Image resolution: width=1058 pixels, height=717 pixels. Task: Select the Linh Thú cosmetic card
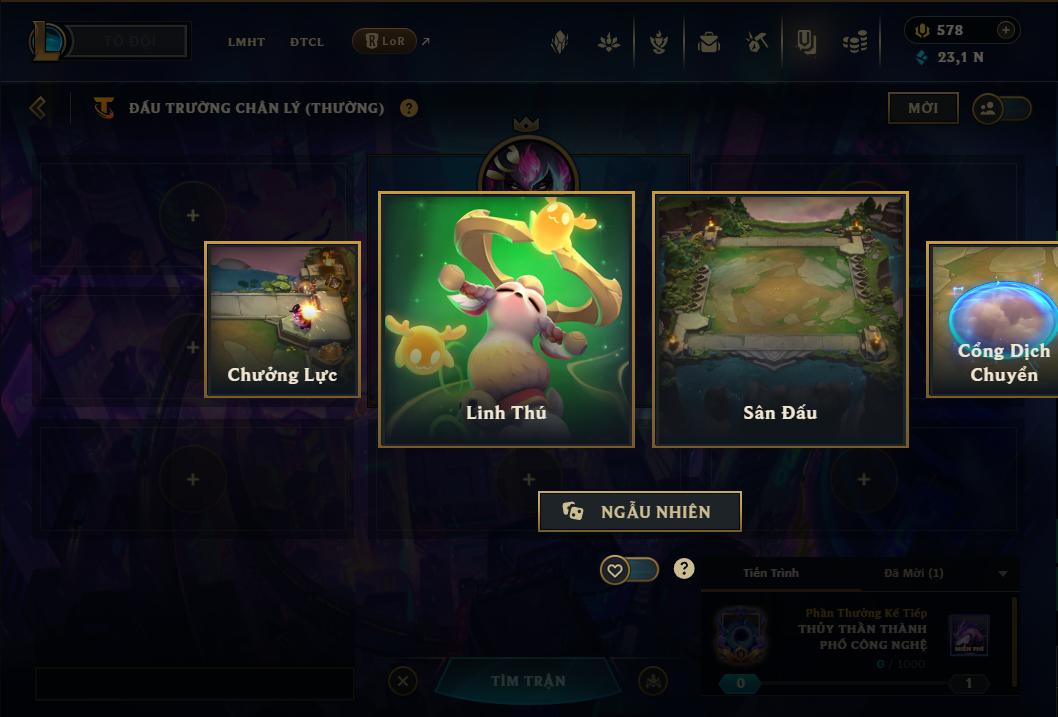pyautogui.click(x=506, y=319)
